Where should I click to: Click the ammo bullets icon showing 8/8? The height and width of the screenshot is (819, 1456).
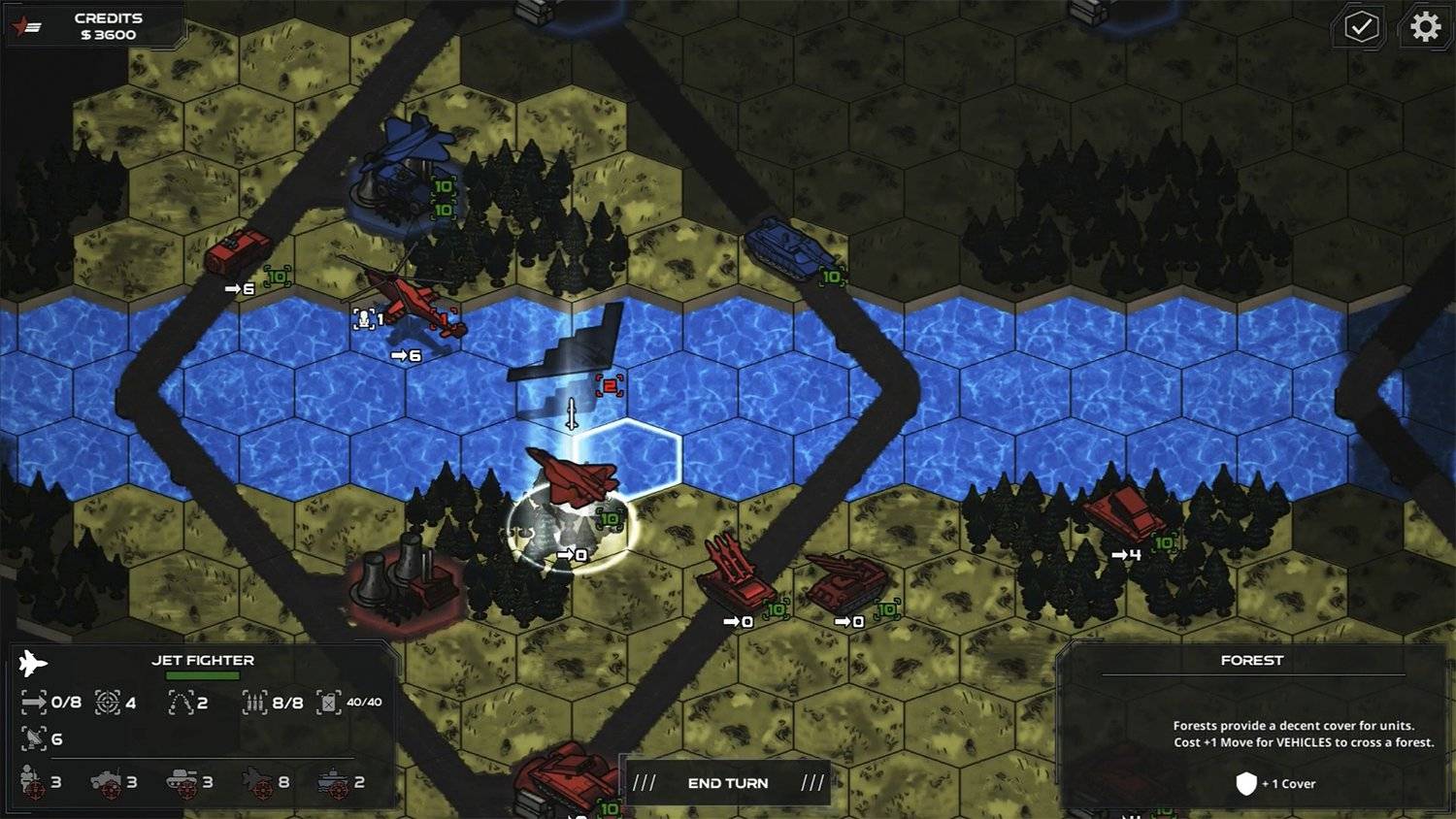point(254,704)
